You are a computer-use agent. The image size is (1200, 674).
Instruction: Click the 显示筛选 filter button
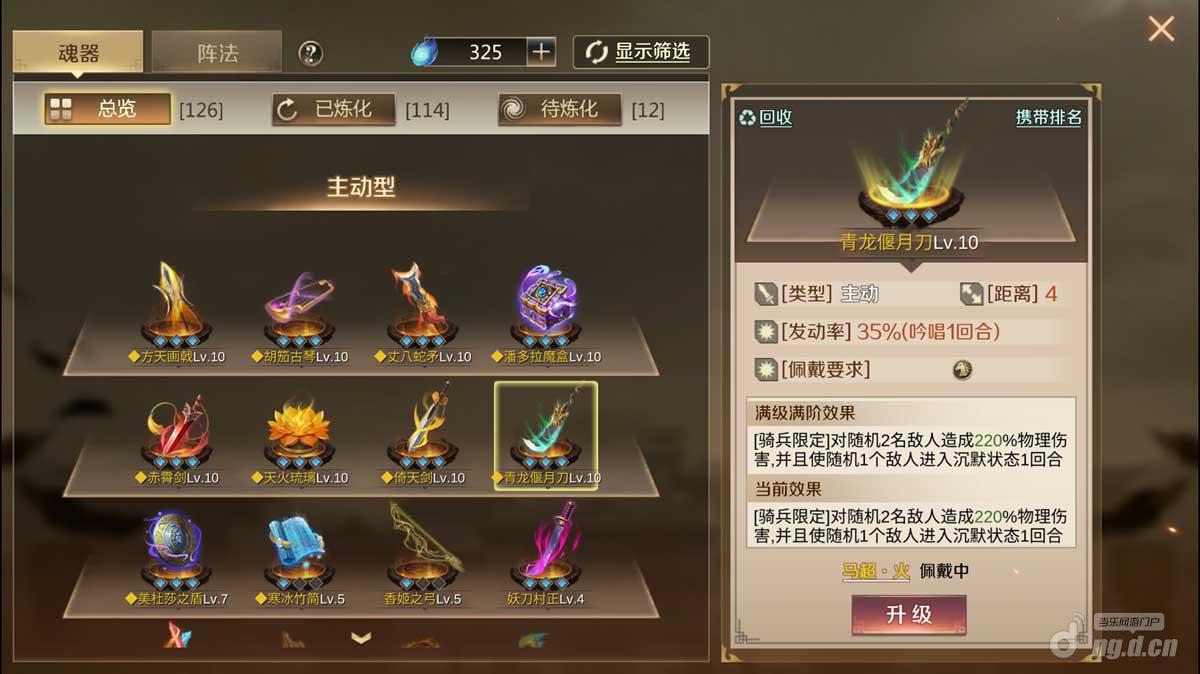pyautogui.click(x=641, y=52)
